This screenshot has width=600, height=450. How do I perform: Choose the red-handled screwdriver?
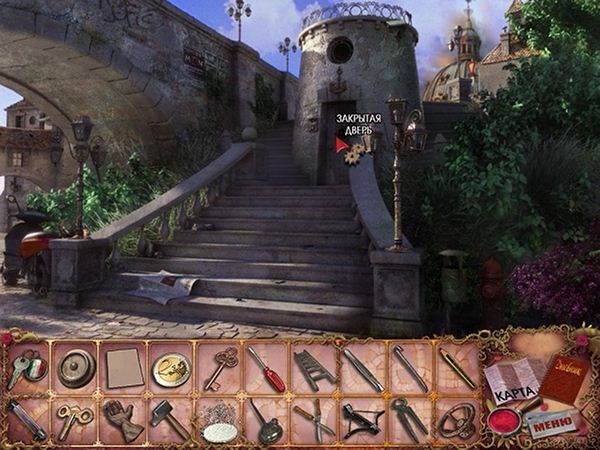(x=268, y=369)
